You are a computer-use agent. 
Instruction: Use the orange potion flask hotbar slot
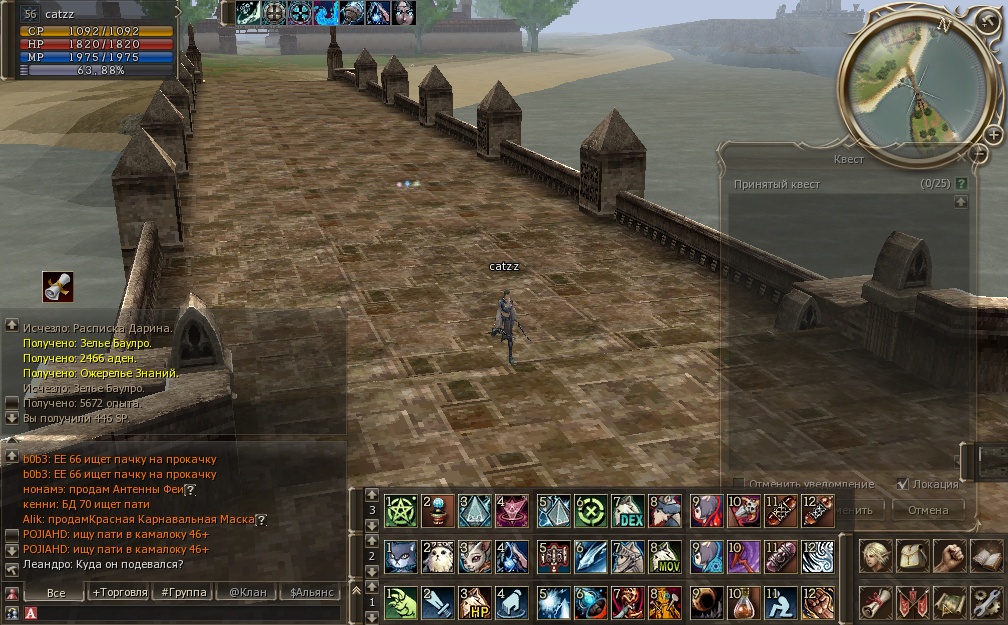pyautogui.click(x=743, y=602)
